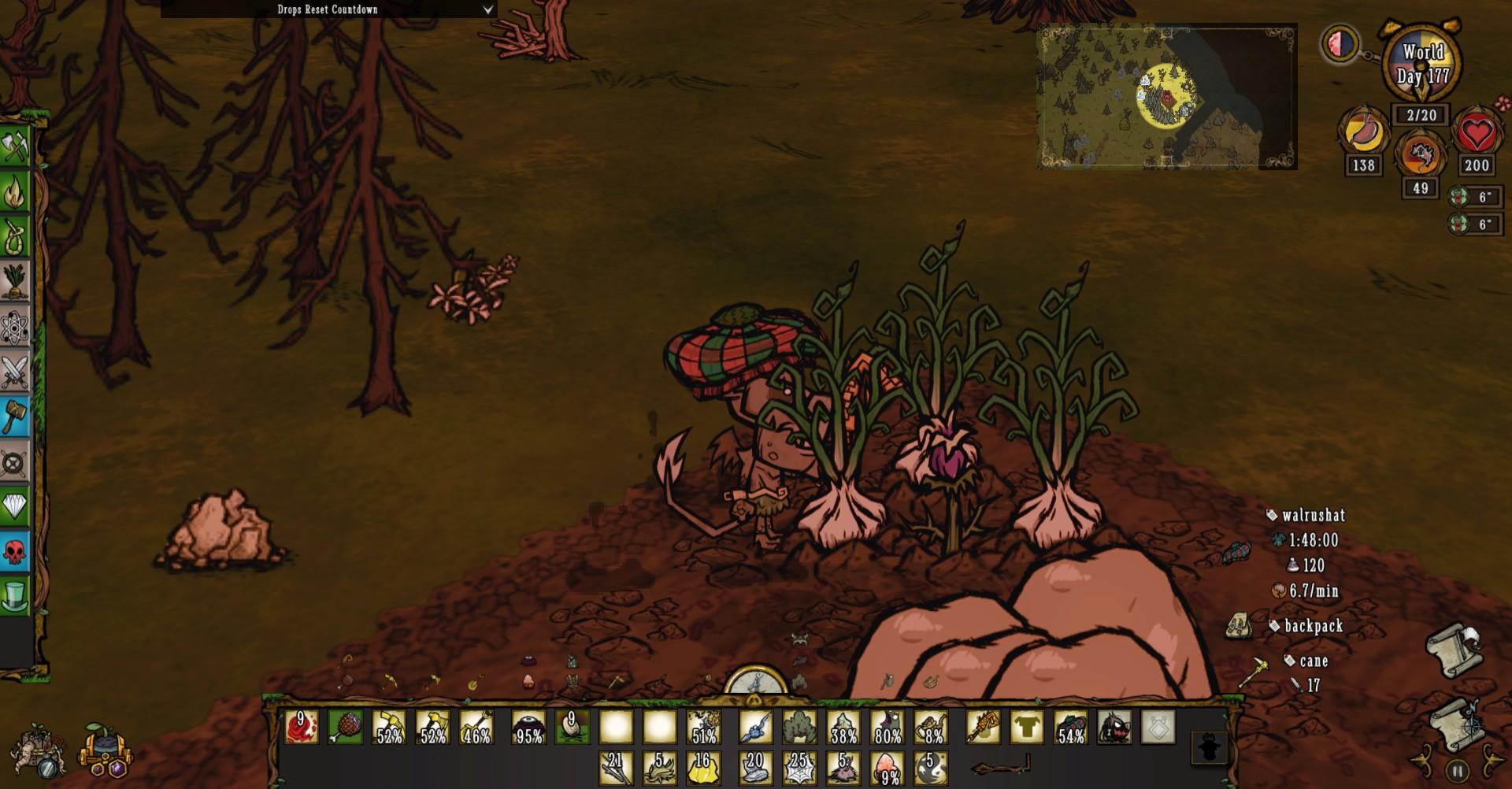1512x789 pixels.
Task: Open the Science atom tab
Action: (x=15, y=327)
